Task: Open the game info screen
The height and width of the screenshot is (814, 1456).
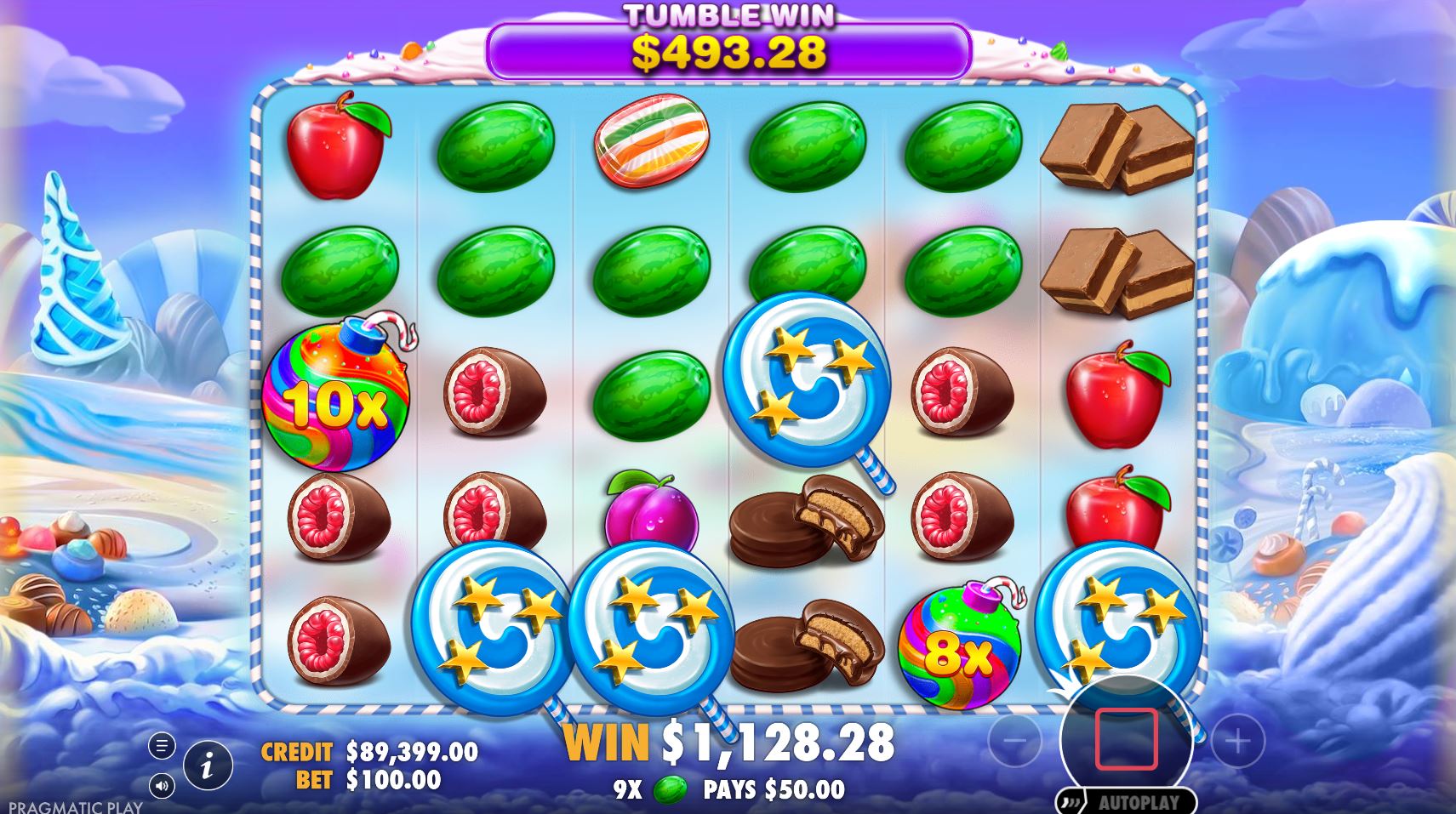Action: click(x=207, y=765)
